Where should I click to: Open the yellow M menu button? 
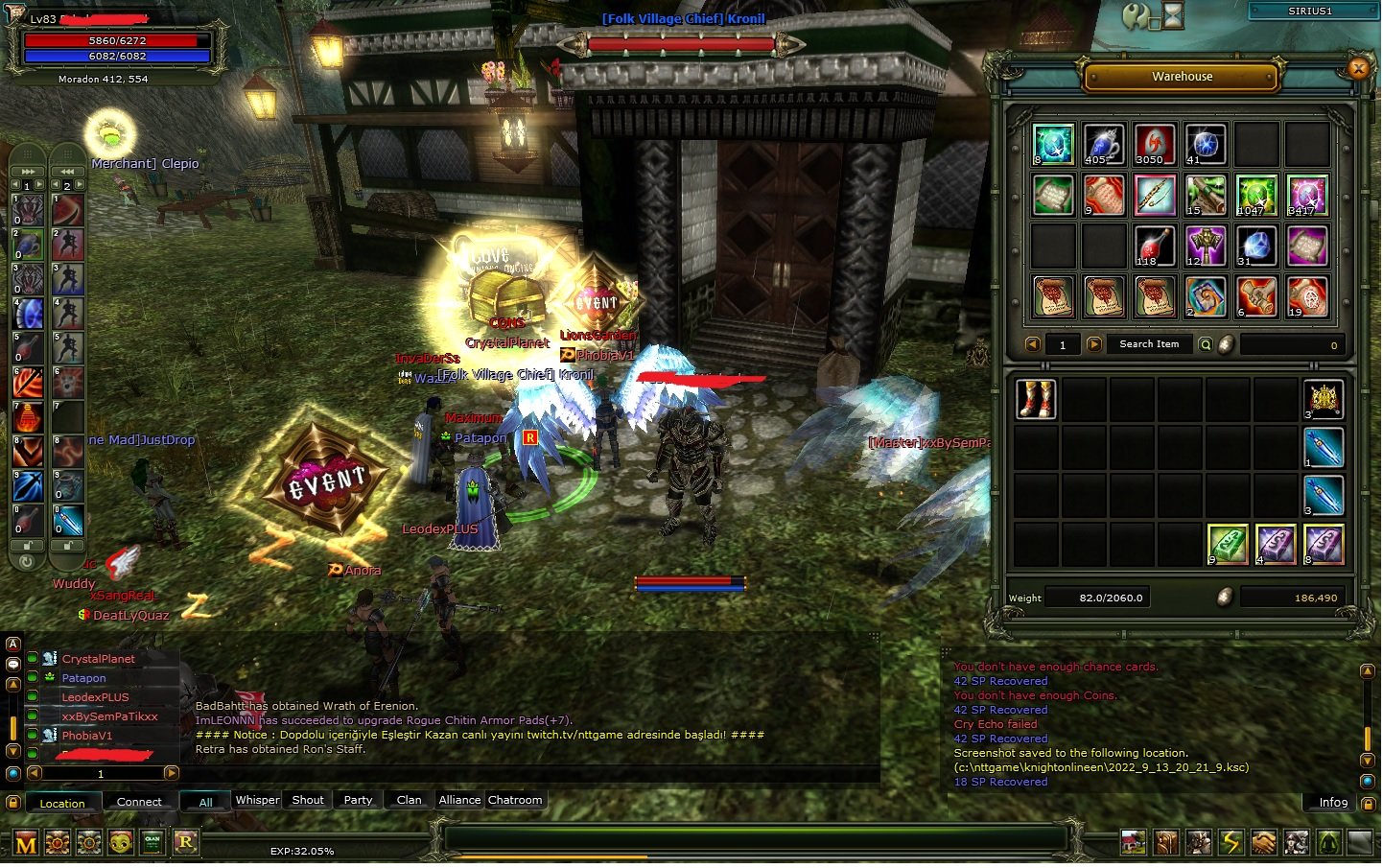pyautogui.click(x=26, y=844)
